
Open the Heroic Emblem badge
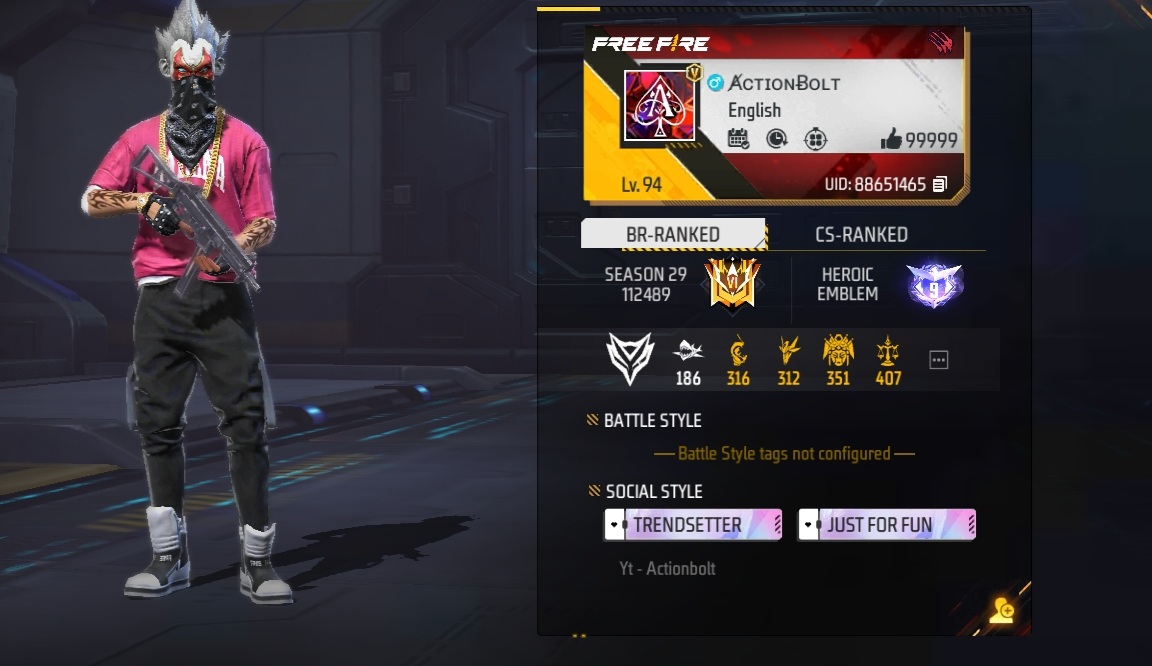pos(934,285)
